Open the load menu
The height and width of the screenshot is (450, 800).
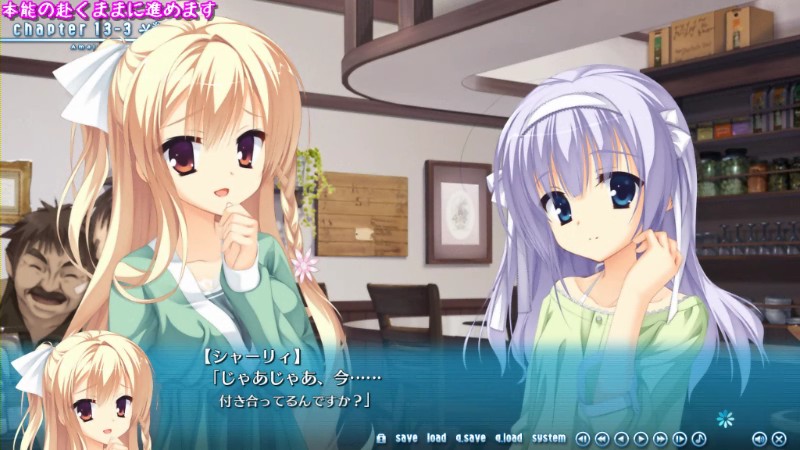click(x=436, y=438)
